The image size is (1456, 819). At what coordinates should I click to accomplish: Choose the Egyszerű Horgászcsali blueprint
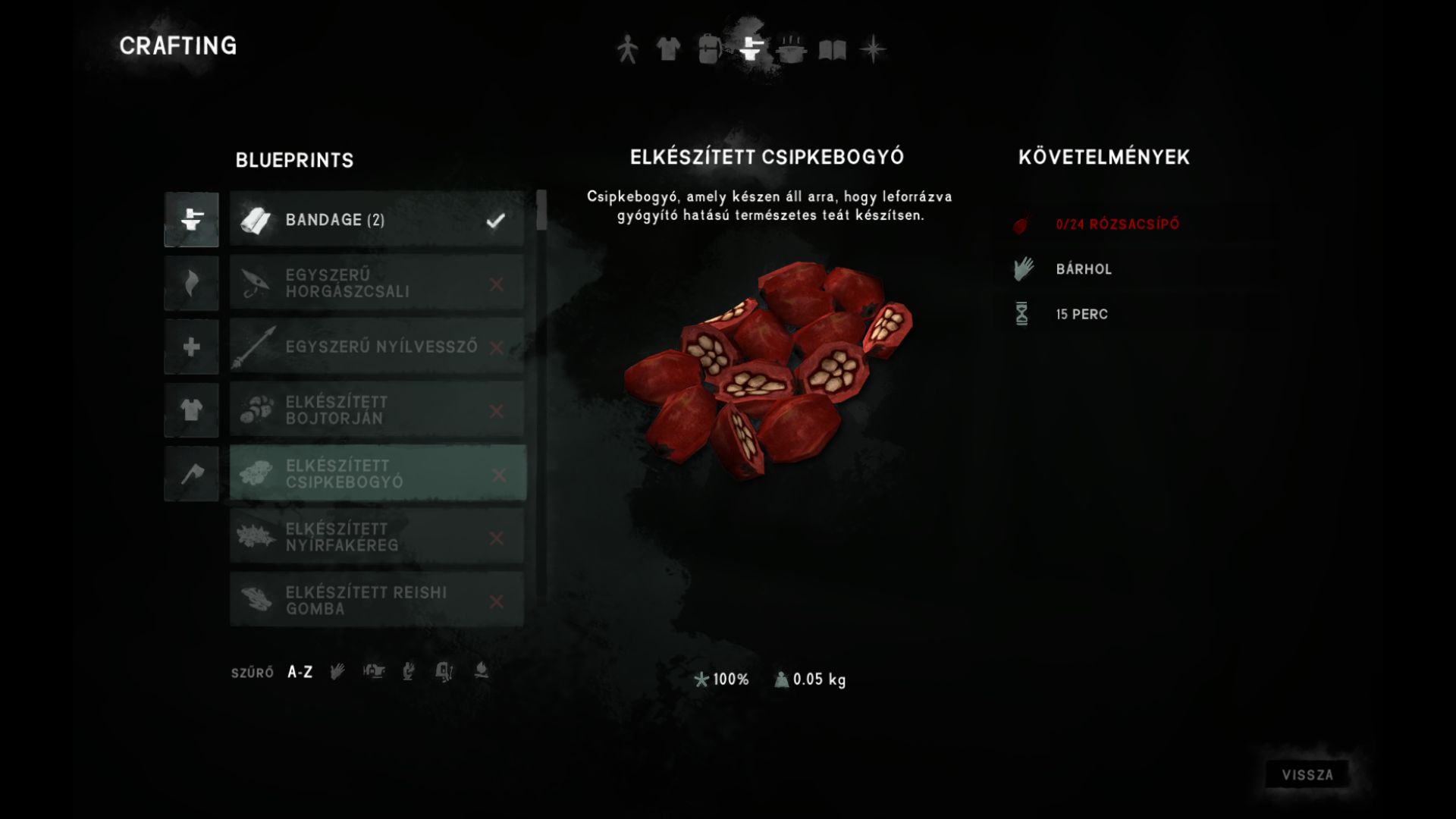(377, 283)
